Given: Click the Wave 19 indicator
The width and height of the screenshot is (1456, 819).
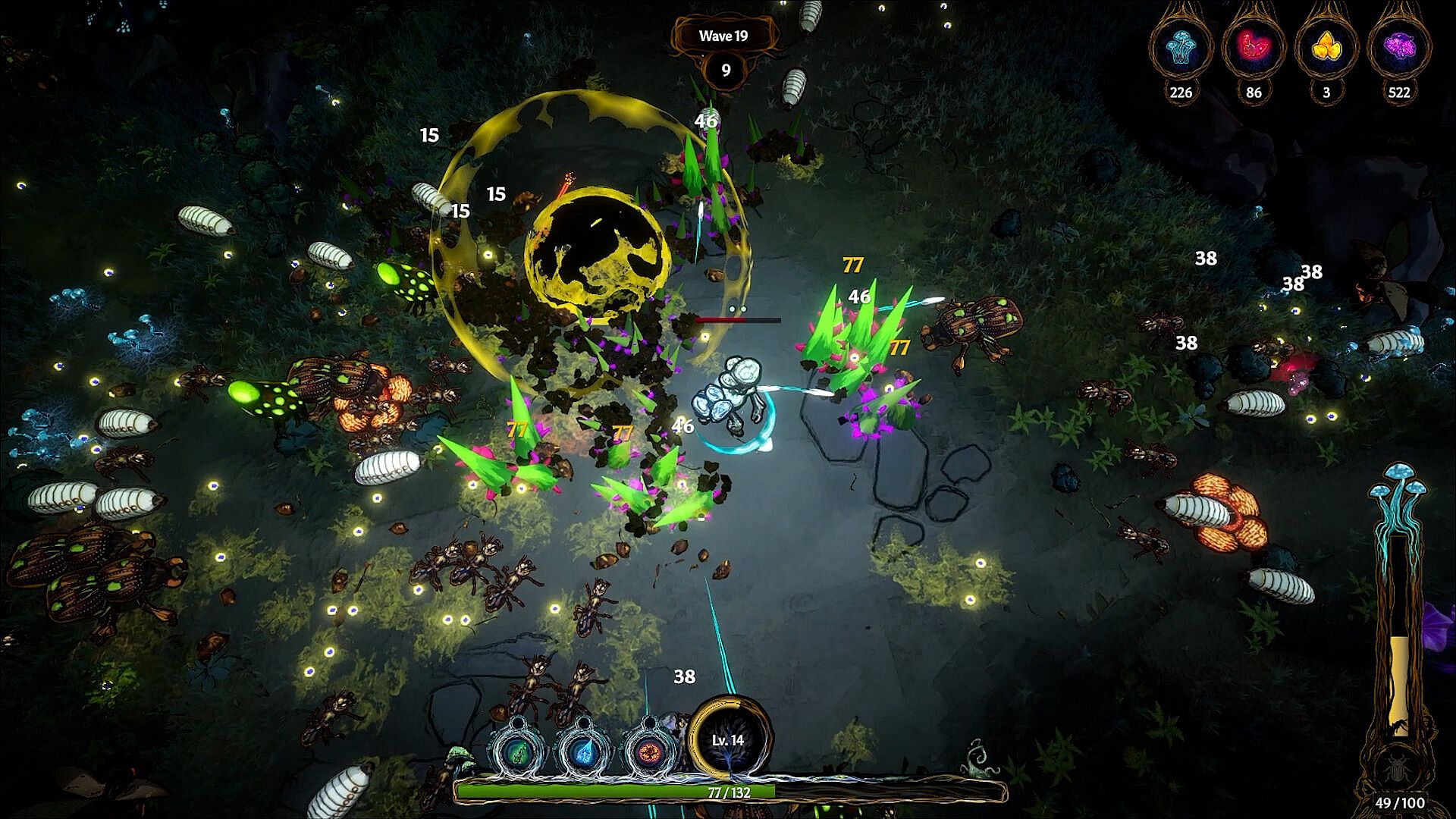Looking at the screenshot, I should click(x=723, y=36).
